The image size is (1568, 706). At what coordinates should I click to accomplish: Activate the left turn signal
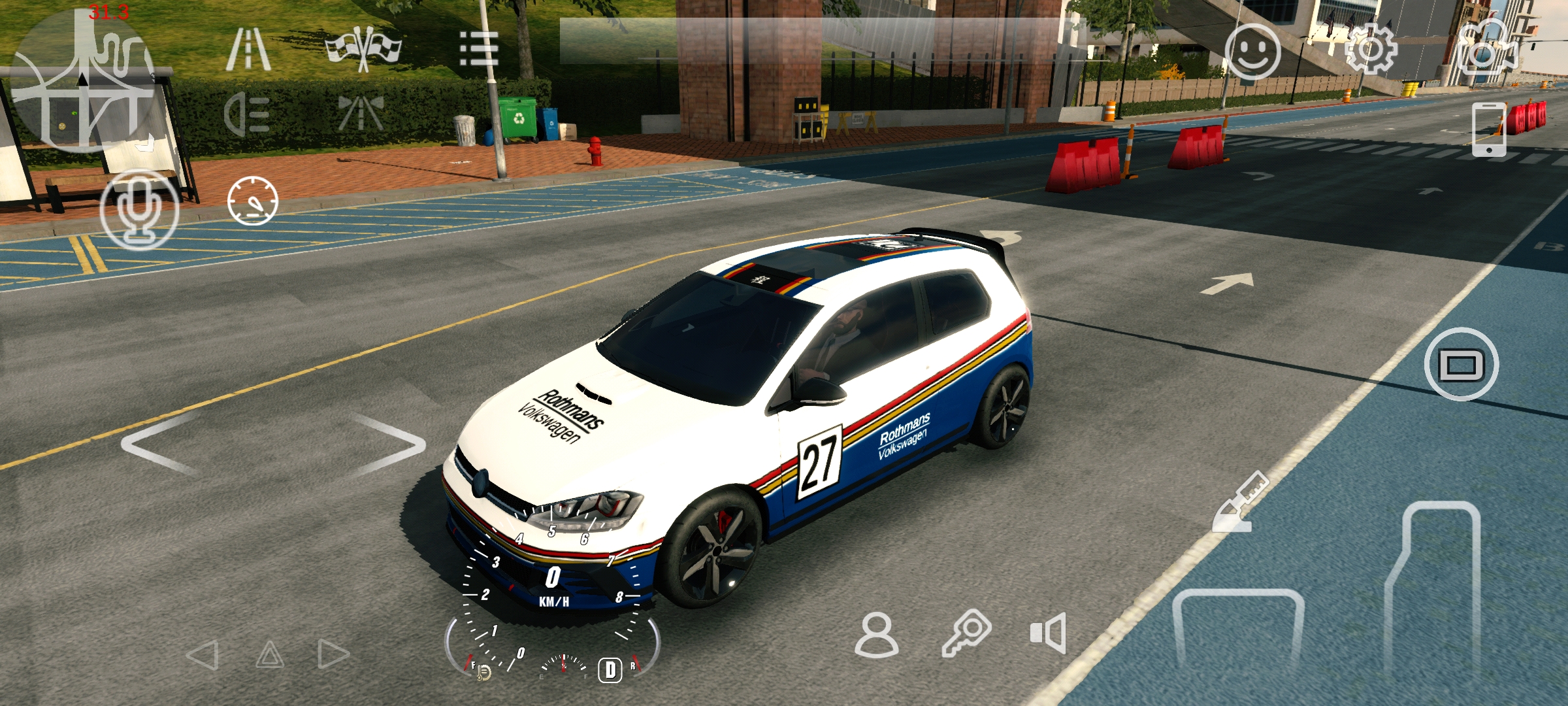tap(203, 654)
